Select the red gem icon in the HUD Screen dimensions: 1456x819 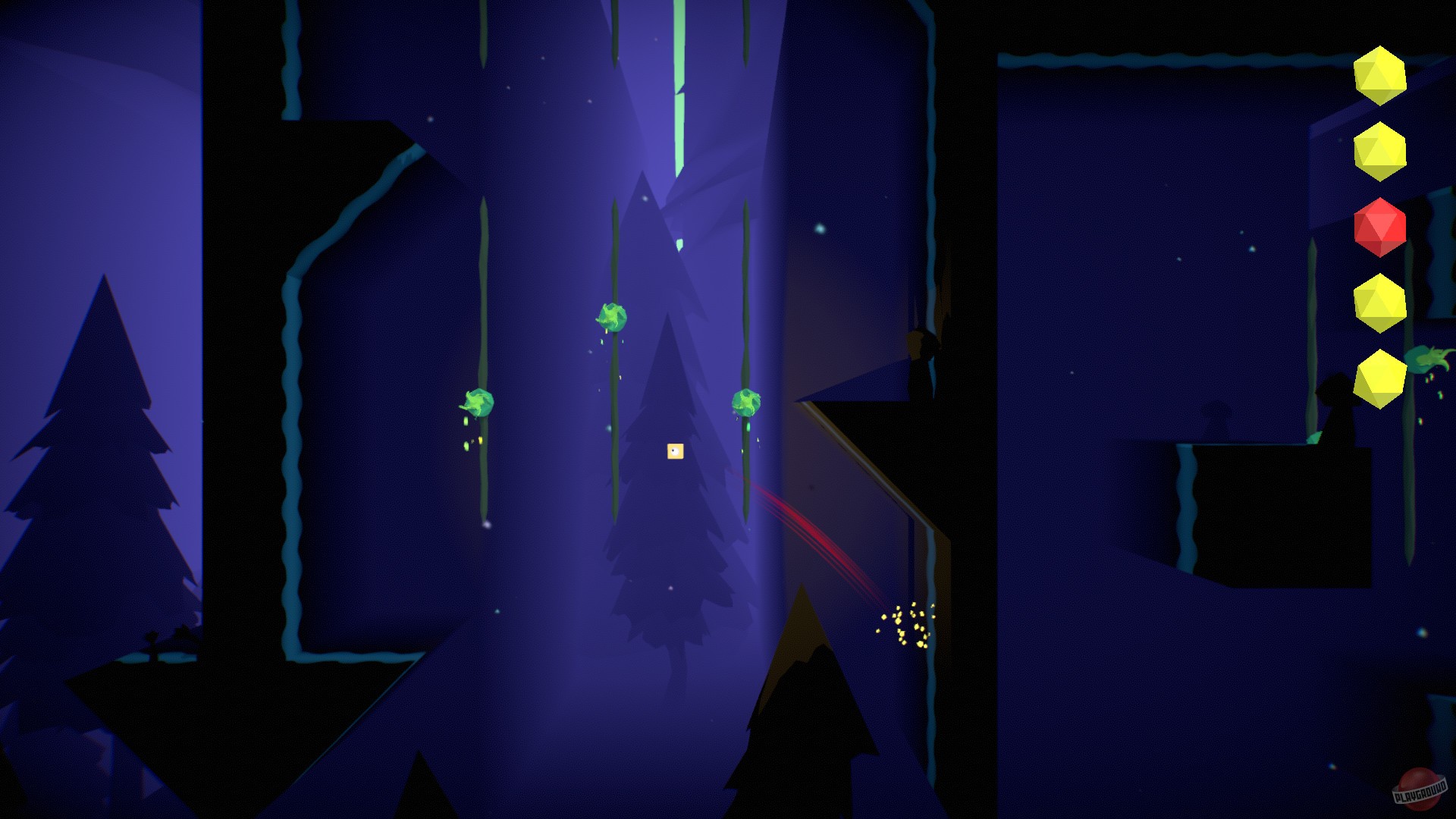click(x=1380, y=227)
